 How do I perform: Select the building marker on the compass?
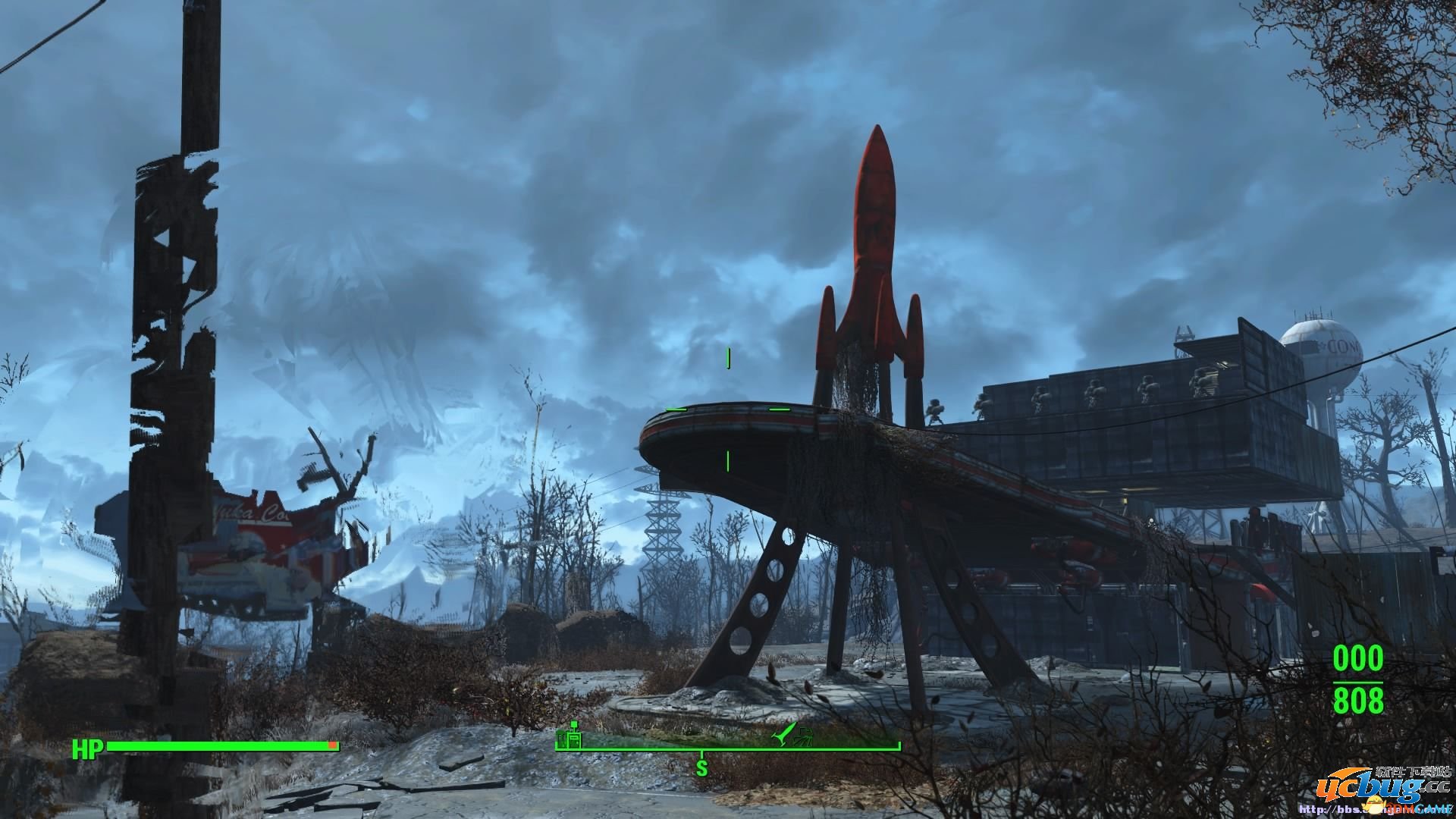(570, 738)
